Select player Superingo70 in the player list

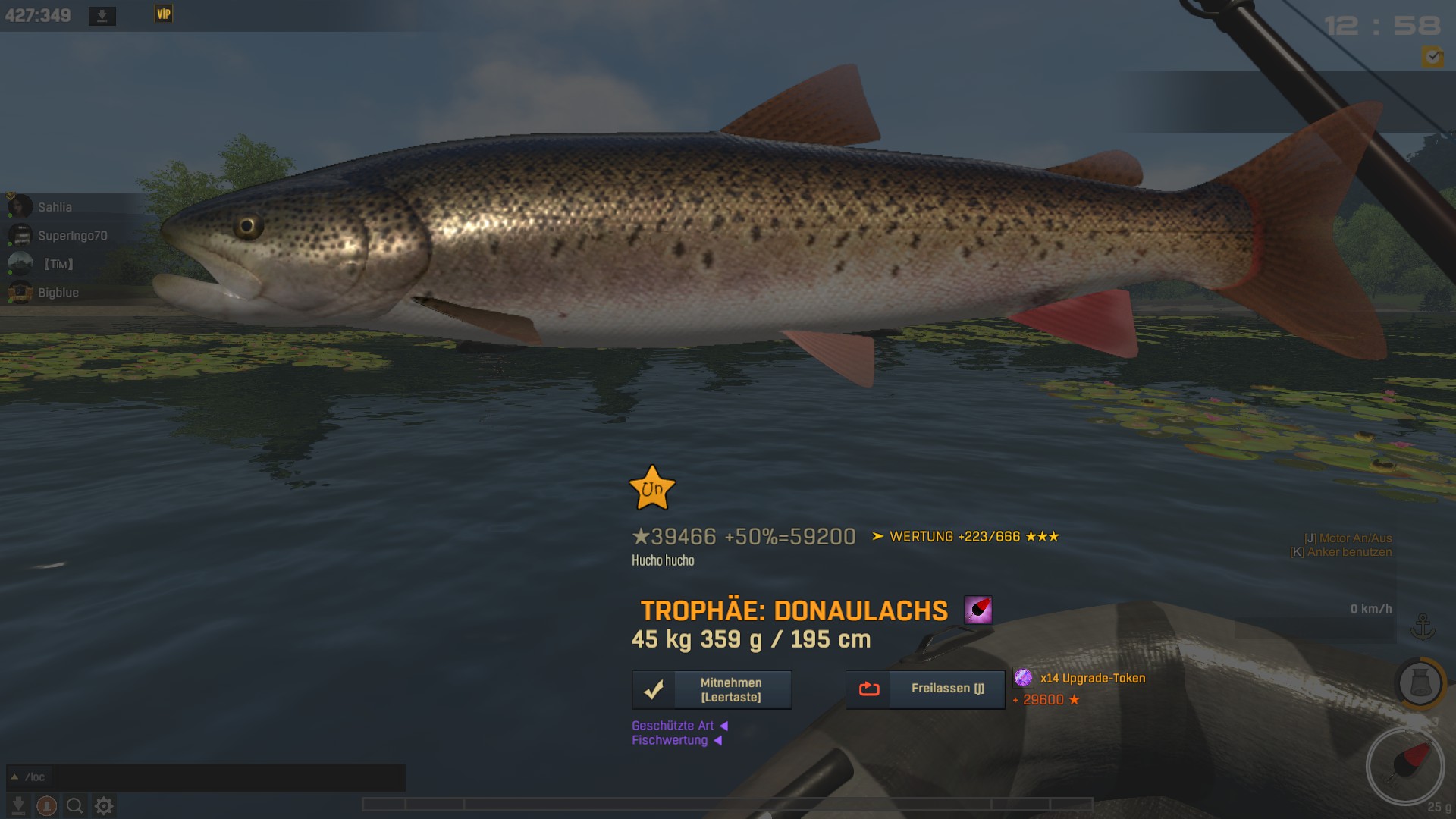(72, 236)
